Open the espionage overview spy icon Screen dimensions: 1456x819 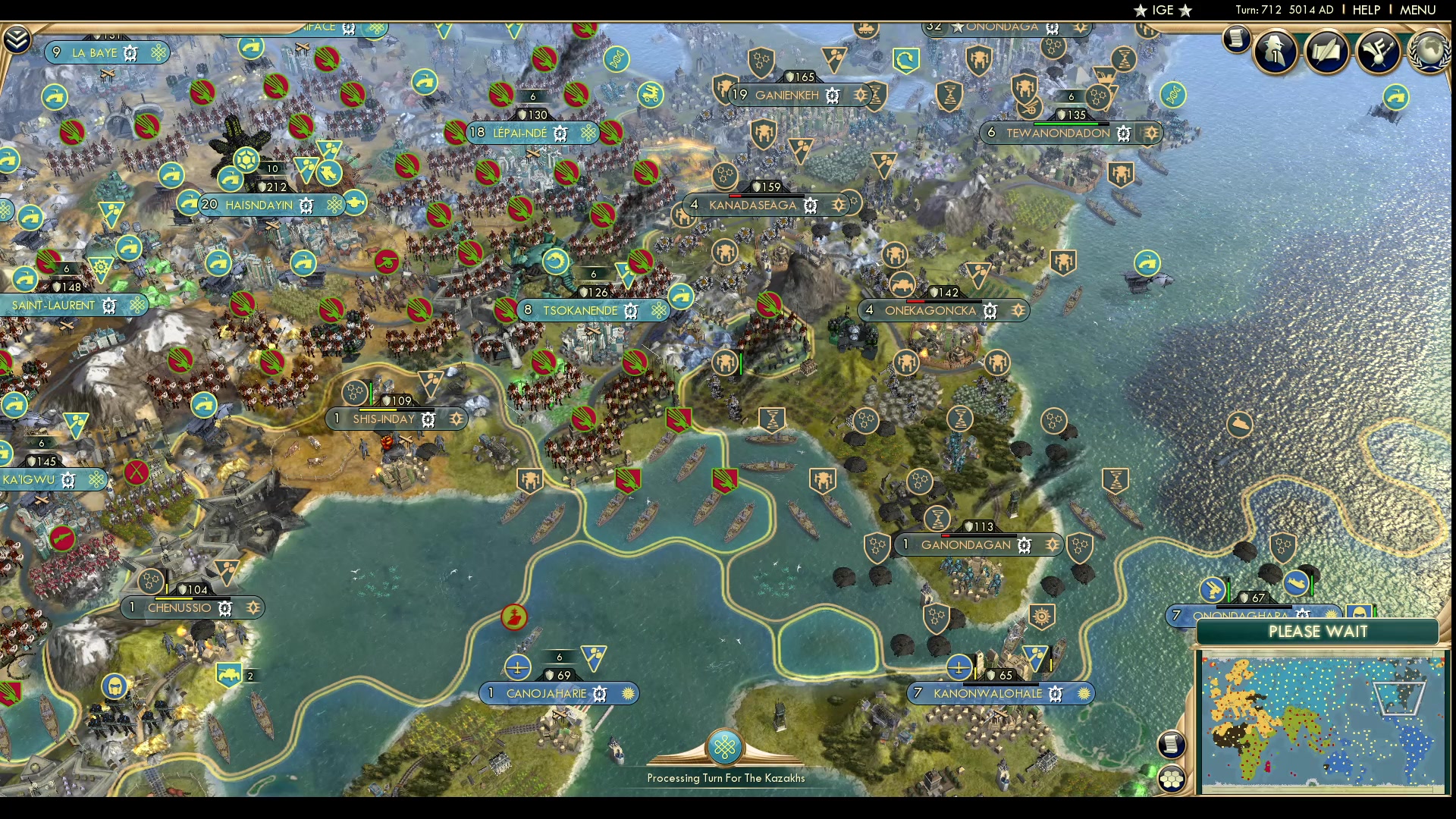click(1276, 51)
